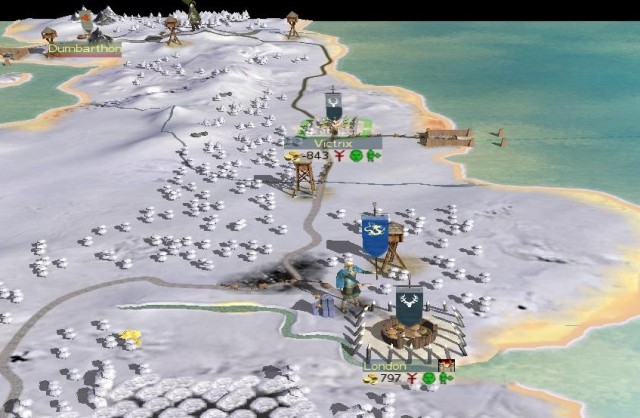Click the antler banner above Victrix

point(333,106)
